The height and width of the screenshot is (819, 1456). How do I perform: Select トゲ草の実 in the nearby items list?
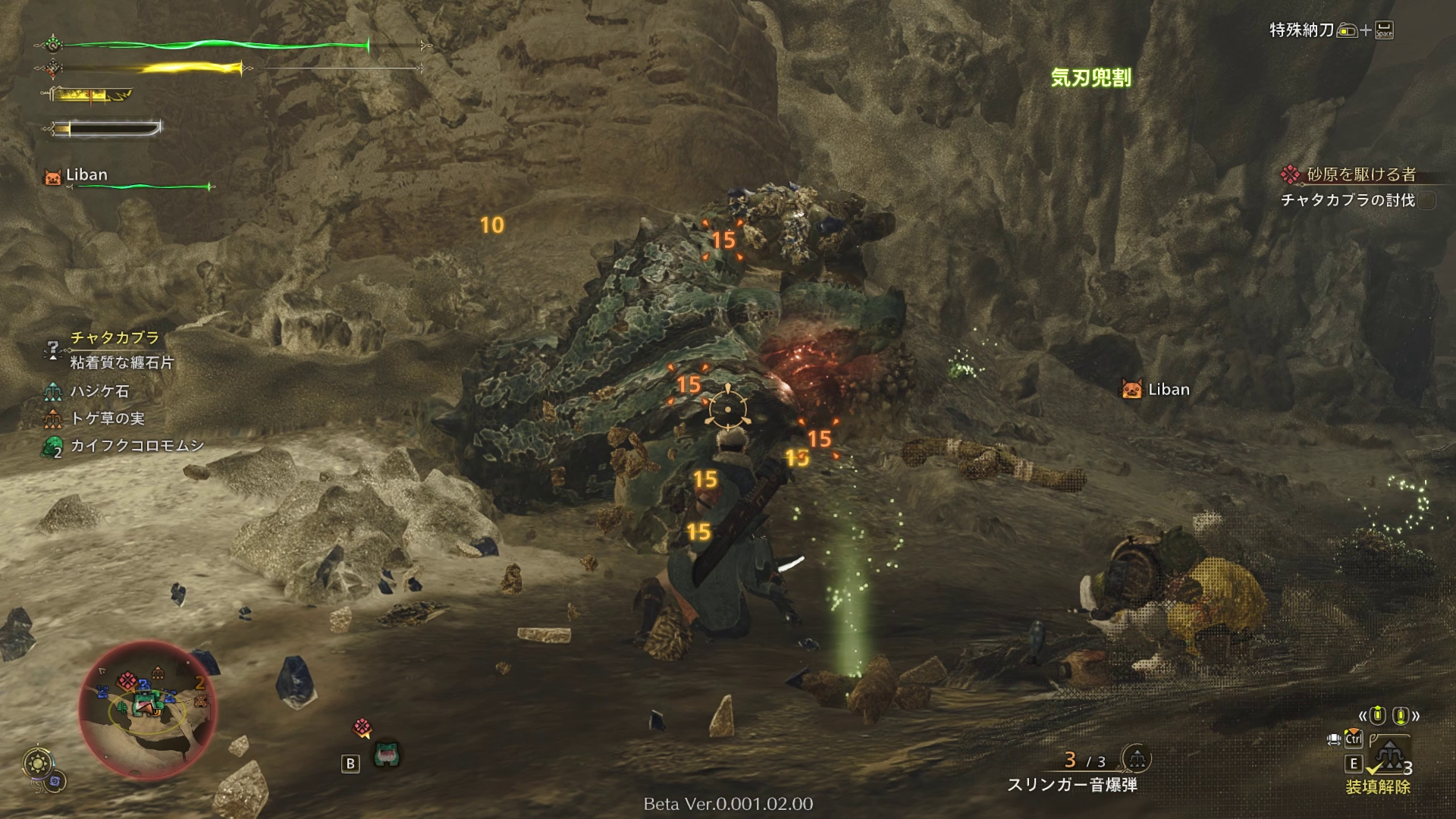point(107,419)
